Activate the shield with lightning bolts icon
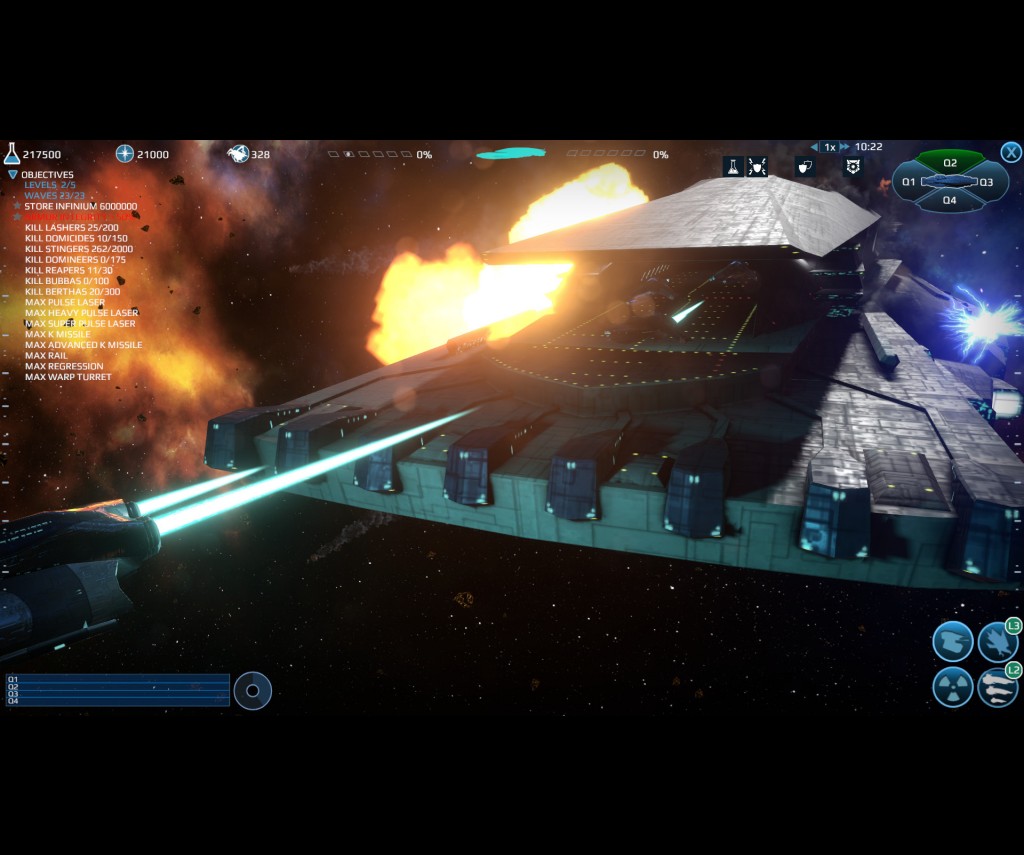 point(757,167)
